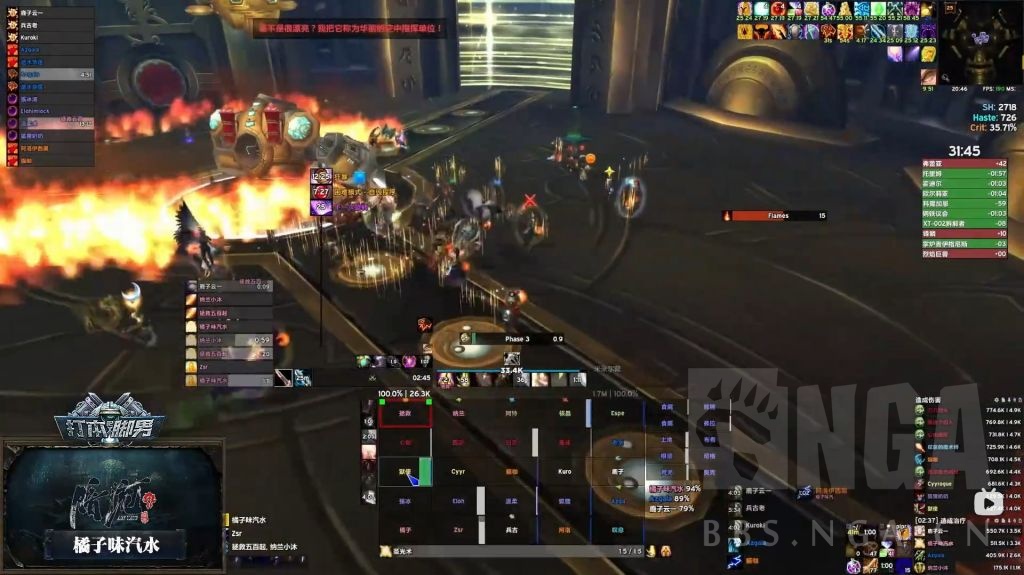Viewport: 1024px width, 575px height.
Task: Select the raid frame with green highlight
Action: click(405, 471)
